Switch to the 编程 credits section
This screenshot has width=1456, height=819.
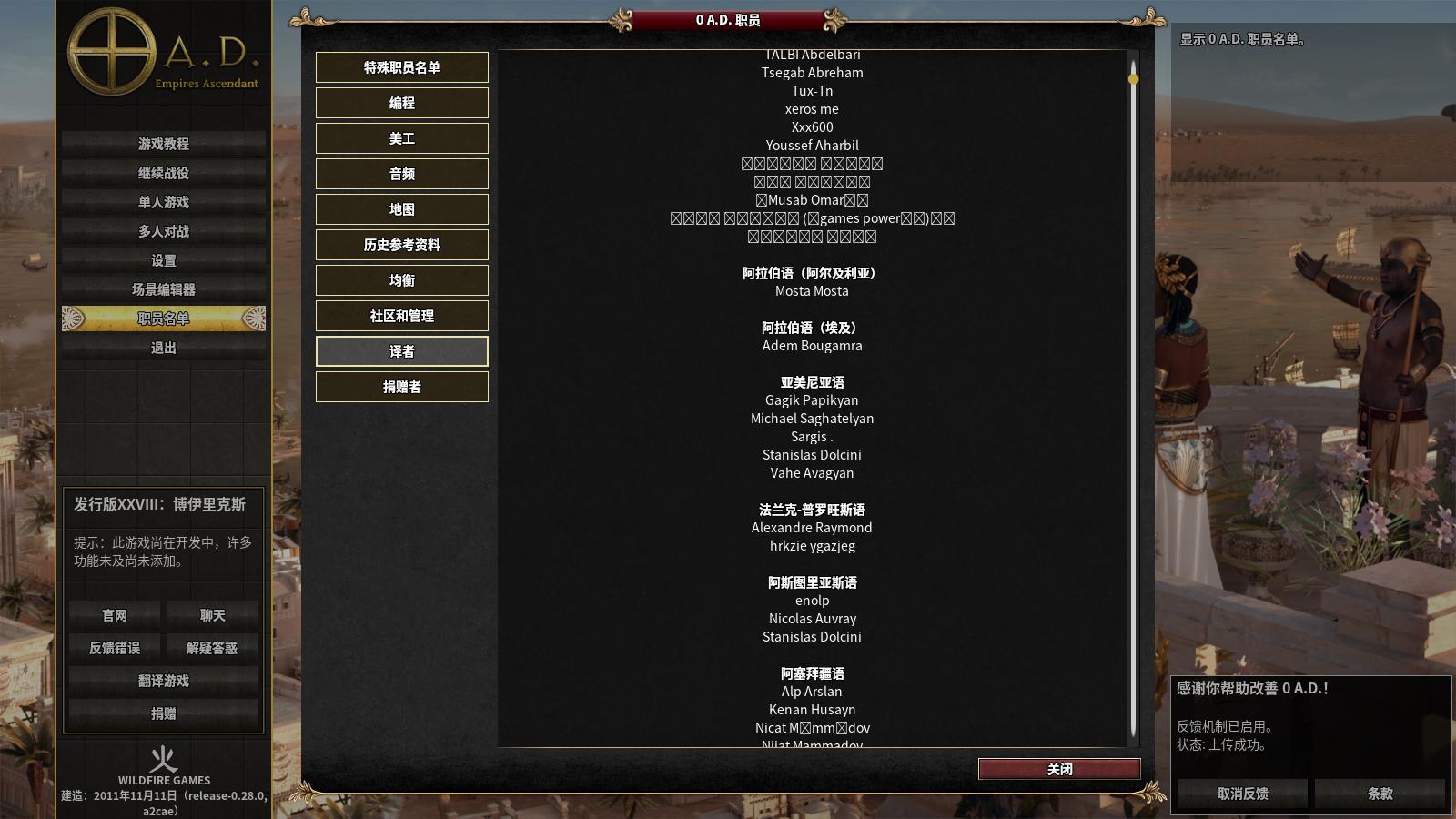[x=401, y=103]
